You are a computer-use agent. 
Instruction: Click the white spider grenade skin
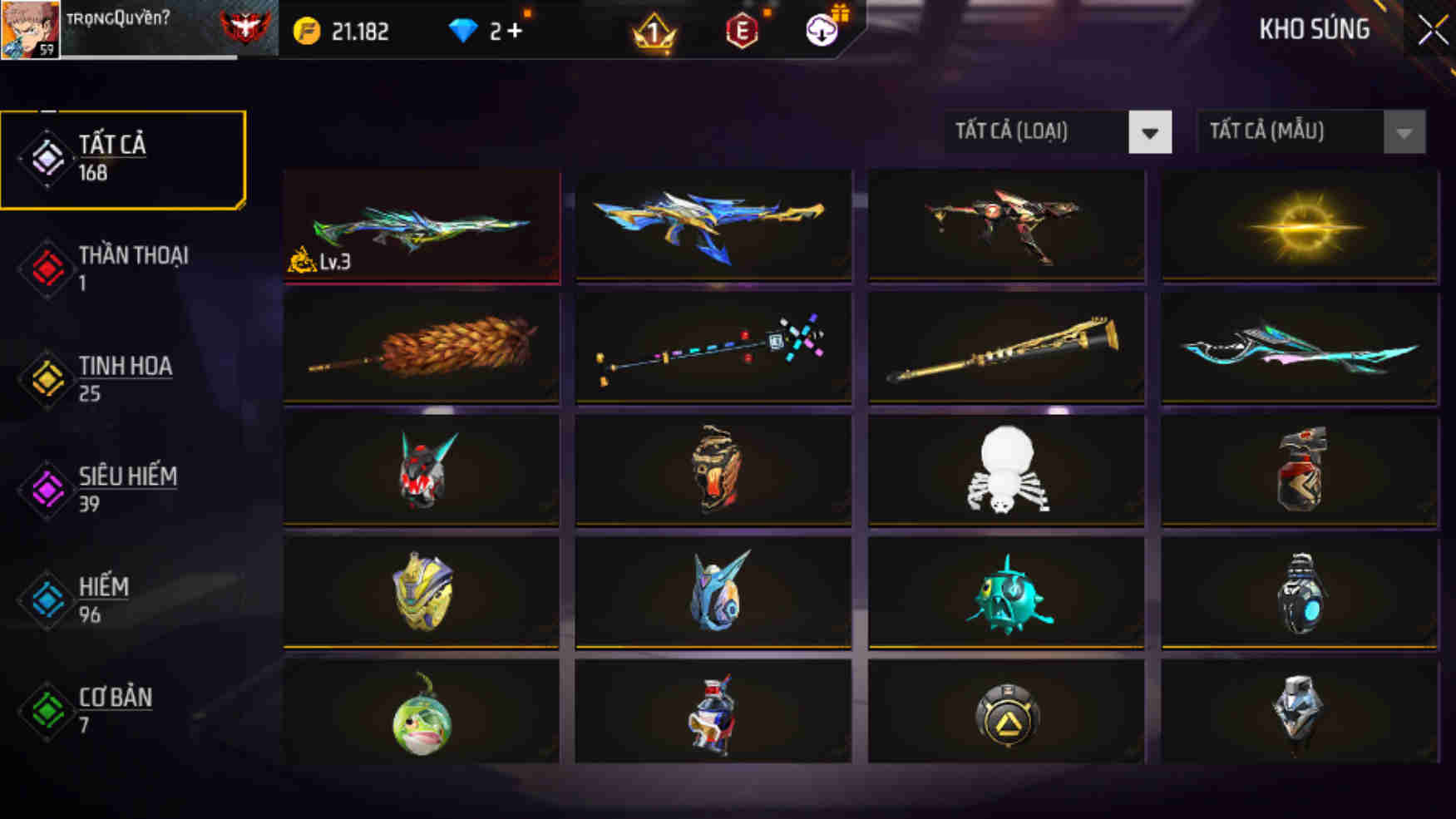[x=1008, y=472]
